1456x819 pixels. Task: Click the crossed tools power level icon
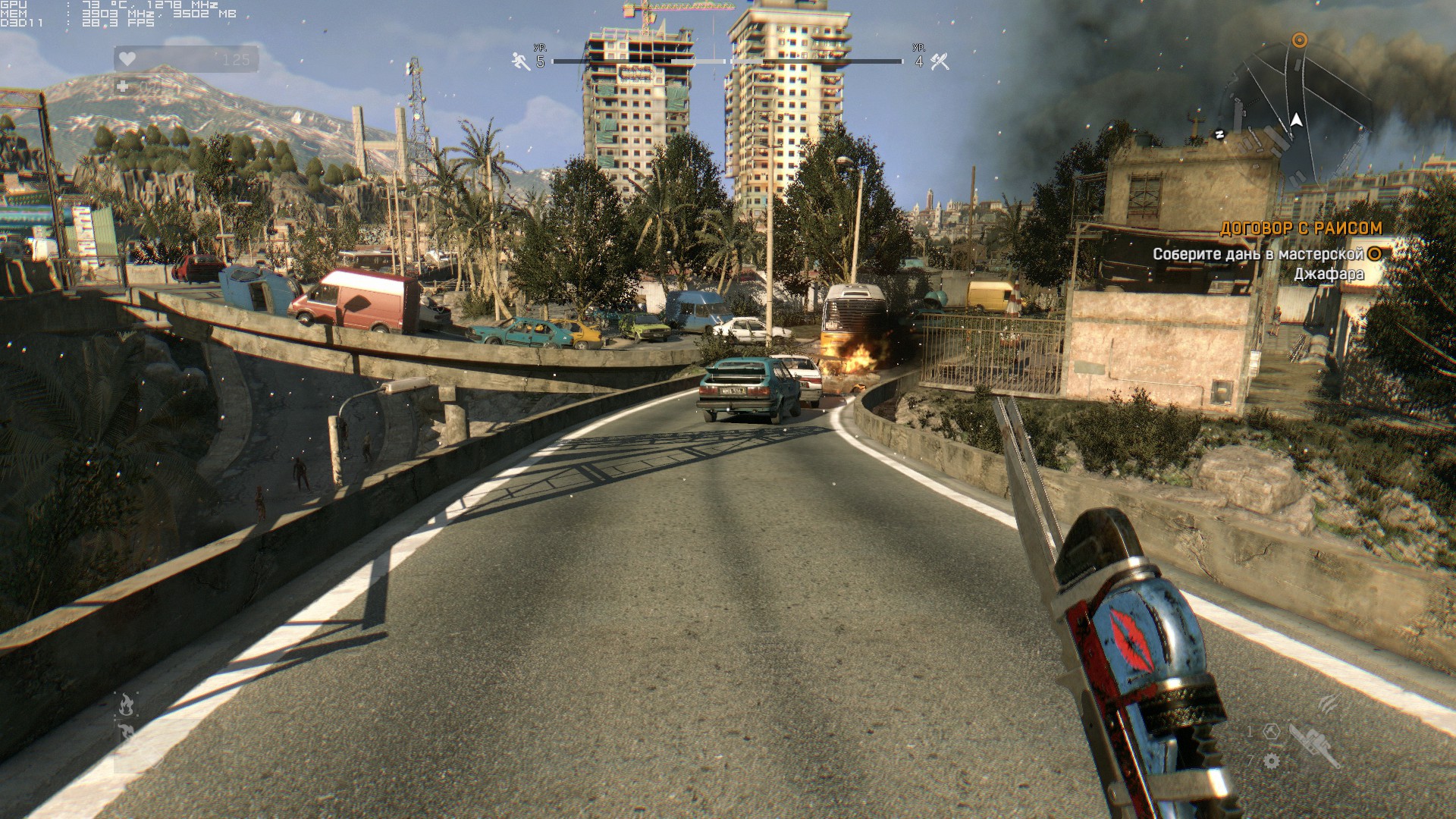940,61
